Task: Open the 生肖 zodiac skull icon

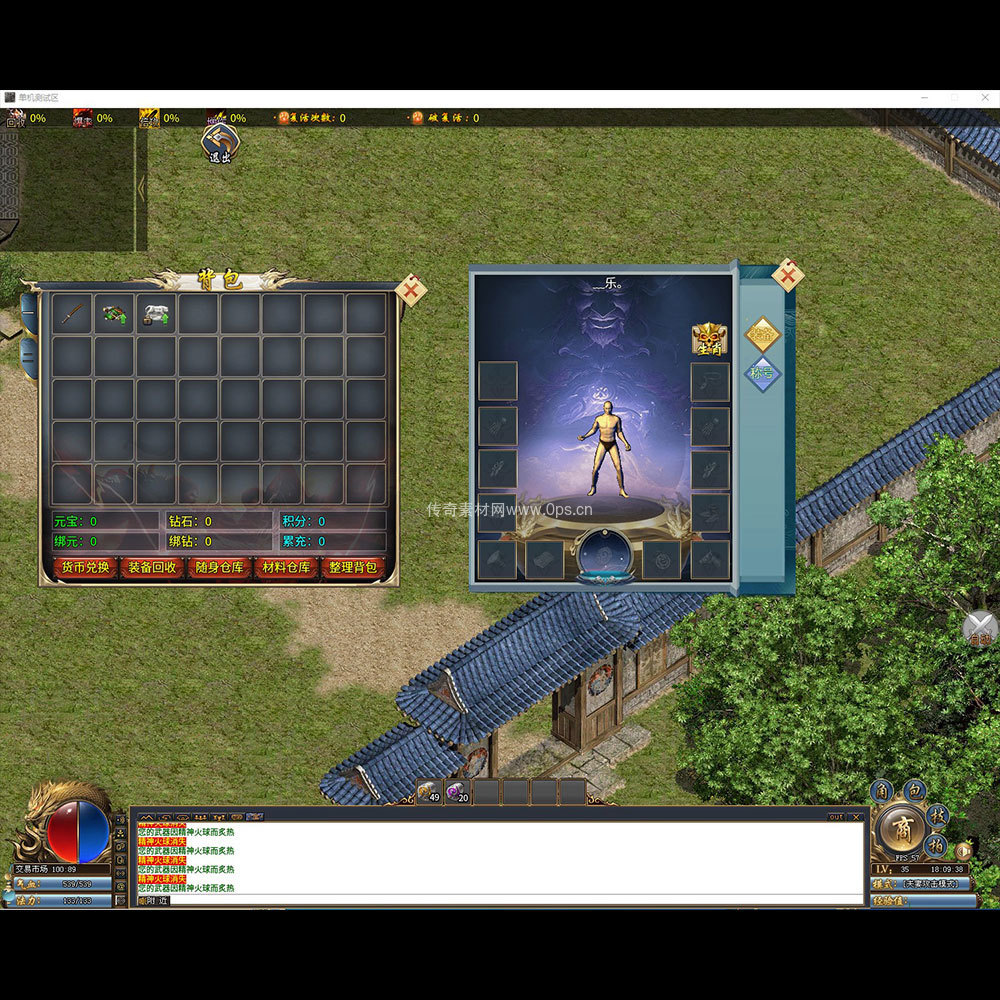Action: (x=709, y=339)
